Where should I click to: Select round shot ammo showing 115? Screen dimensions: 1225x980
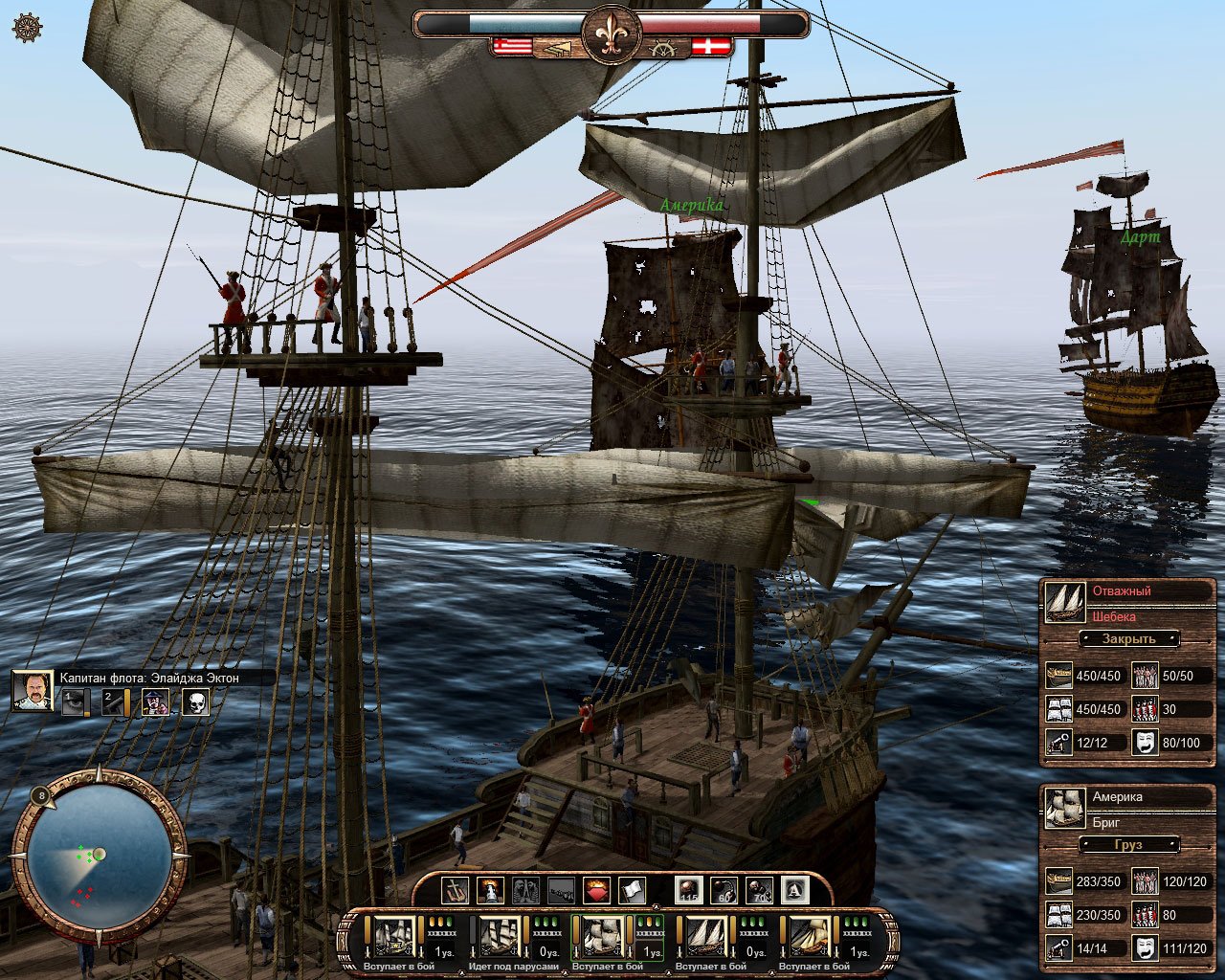pyautogui.click(x=688, y=891)
